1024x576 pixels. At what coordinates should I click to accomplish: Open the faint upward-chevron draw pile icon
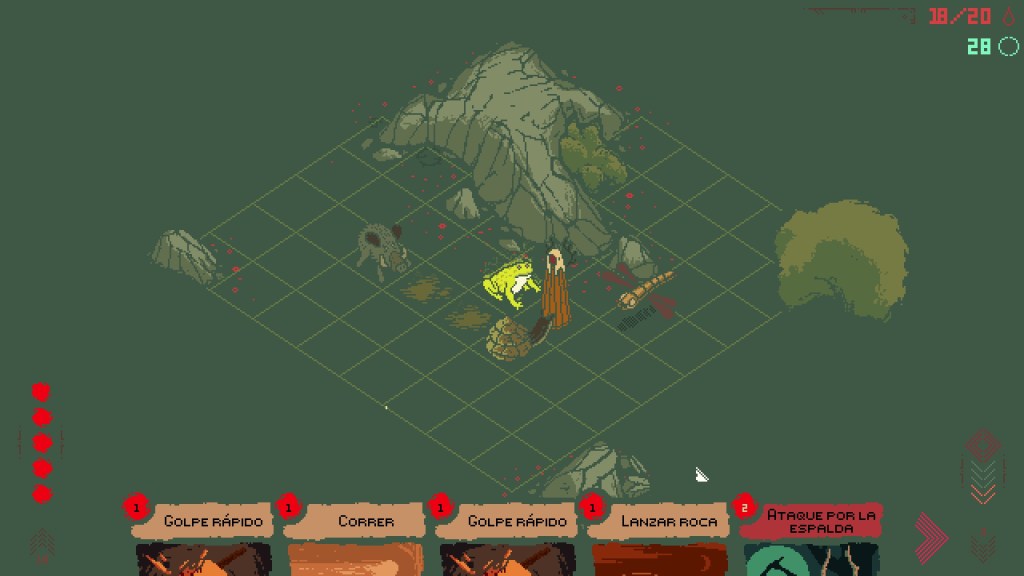(43, 544)
